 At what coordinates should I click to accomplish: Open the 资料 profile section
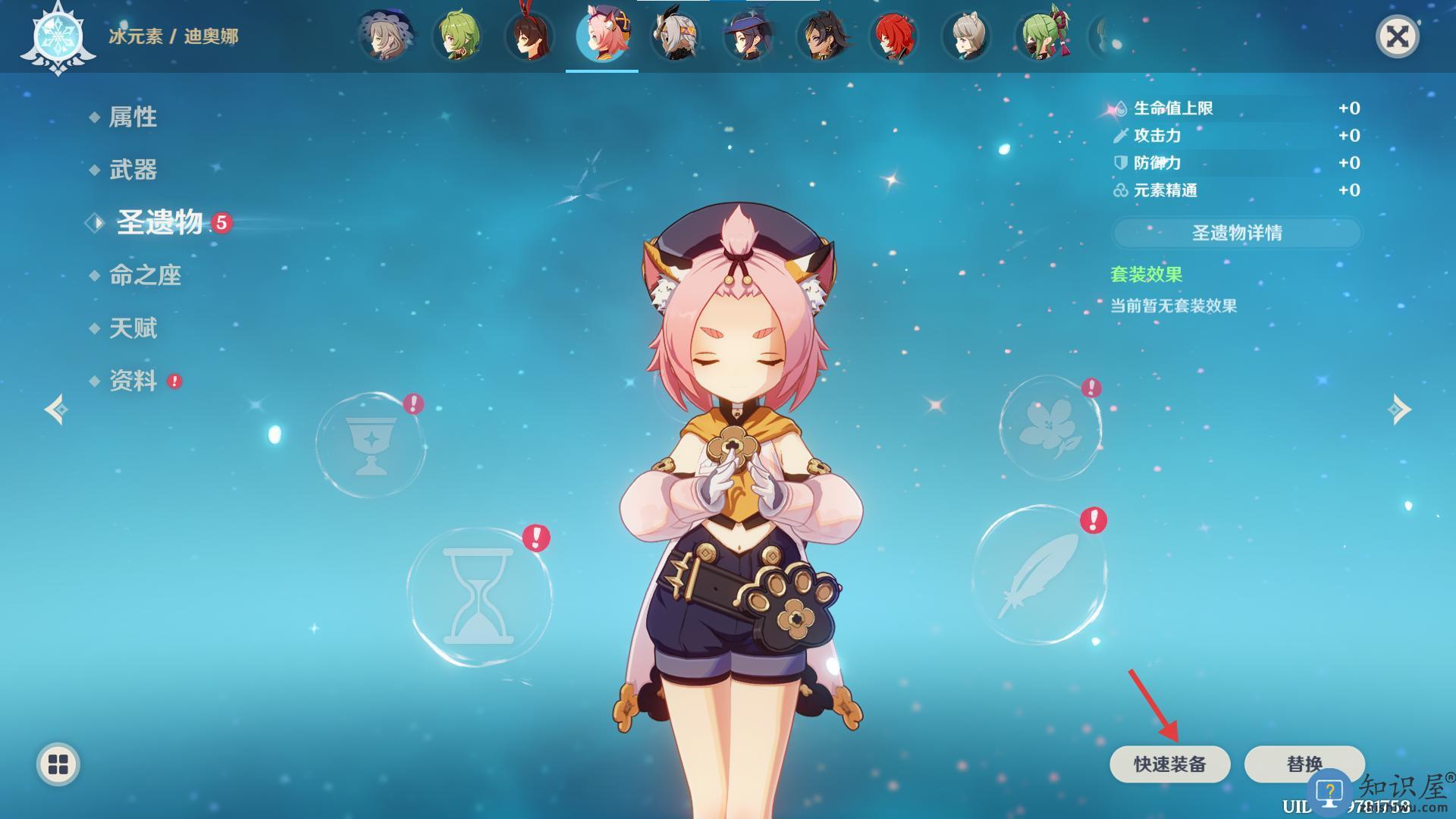point(133,381)
